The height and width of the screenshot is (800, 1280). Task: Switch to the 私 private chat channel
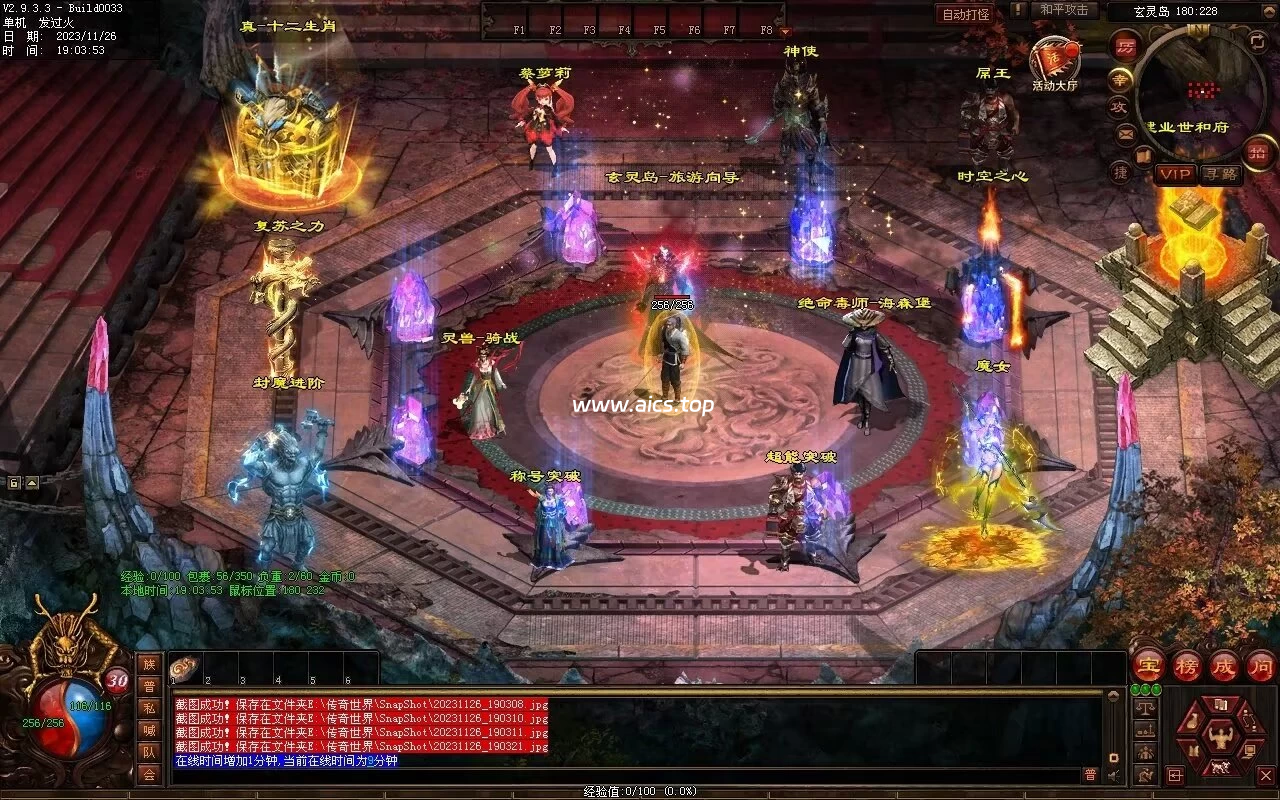[x=149, y=708]
